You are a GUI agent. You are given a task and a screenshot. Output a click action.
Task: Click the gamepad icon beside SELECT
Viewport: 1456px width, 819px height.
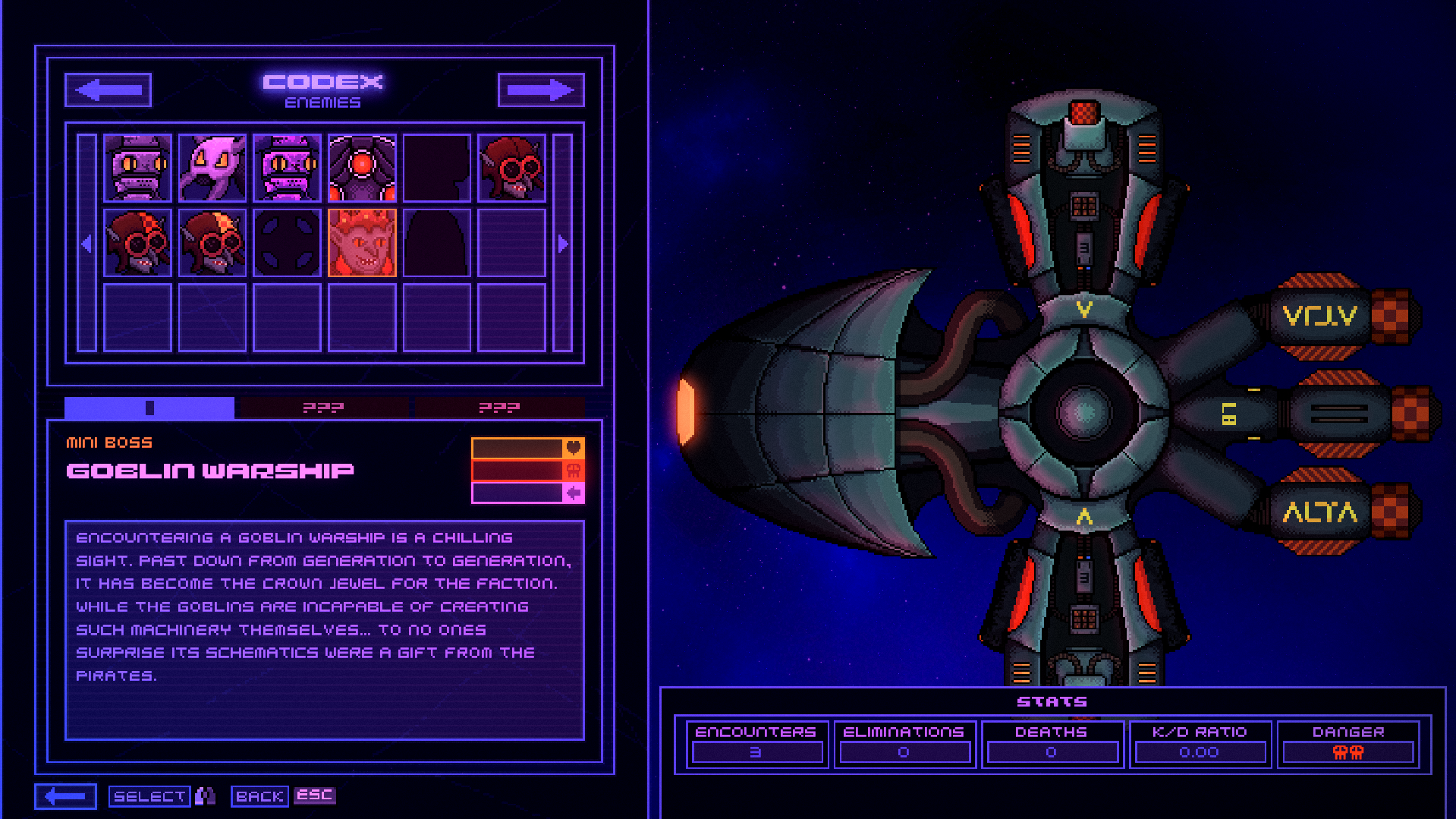pyautogui.click(x=206, y=795)
